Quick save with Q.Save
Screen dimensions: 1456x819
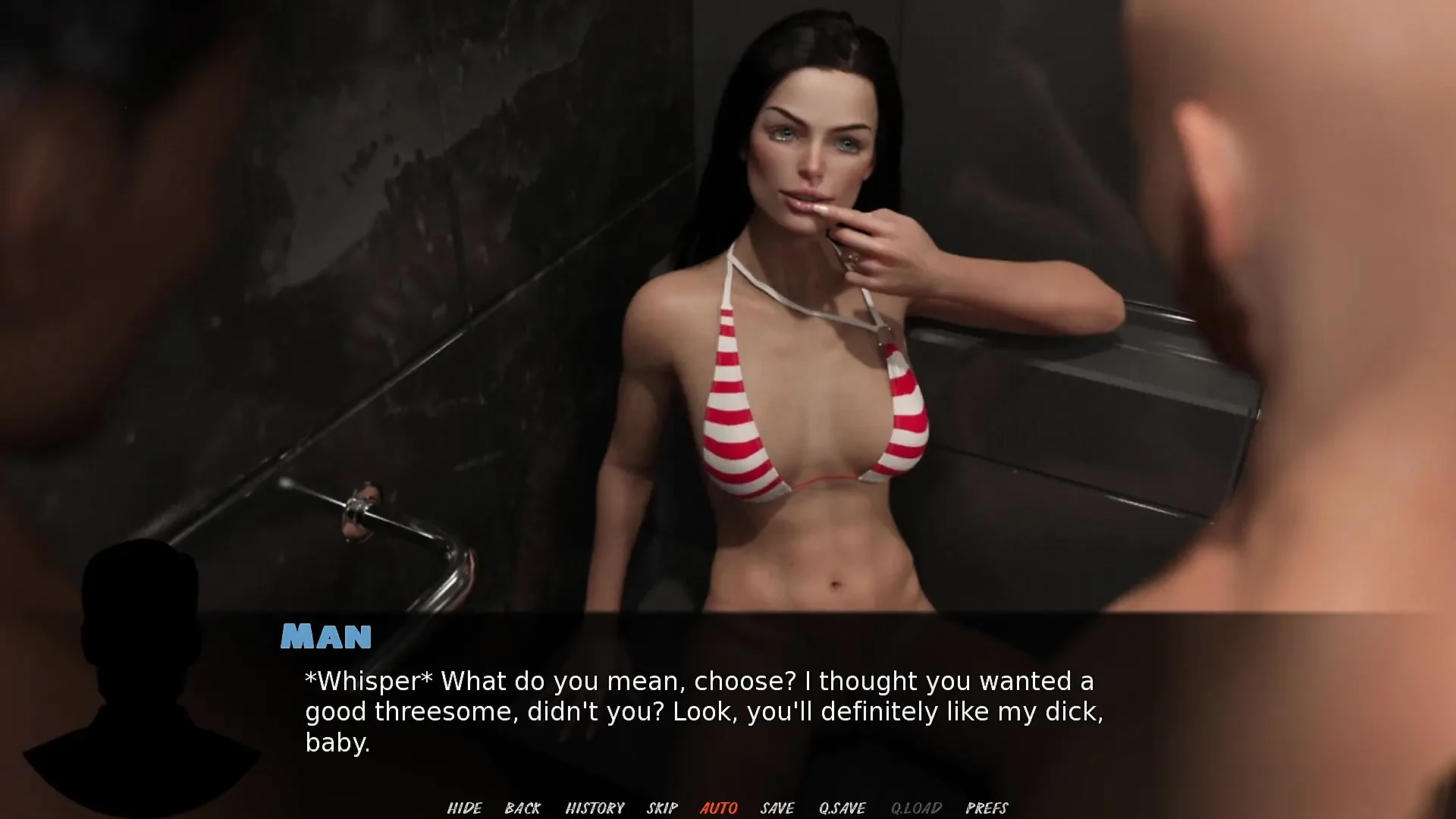[842, 808]
